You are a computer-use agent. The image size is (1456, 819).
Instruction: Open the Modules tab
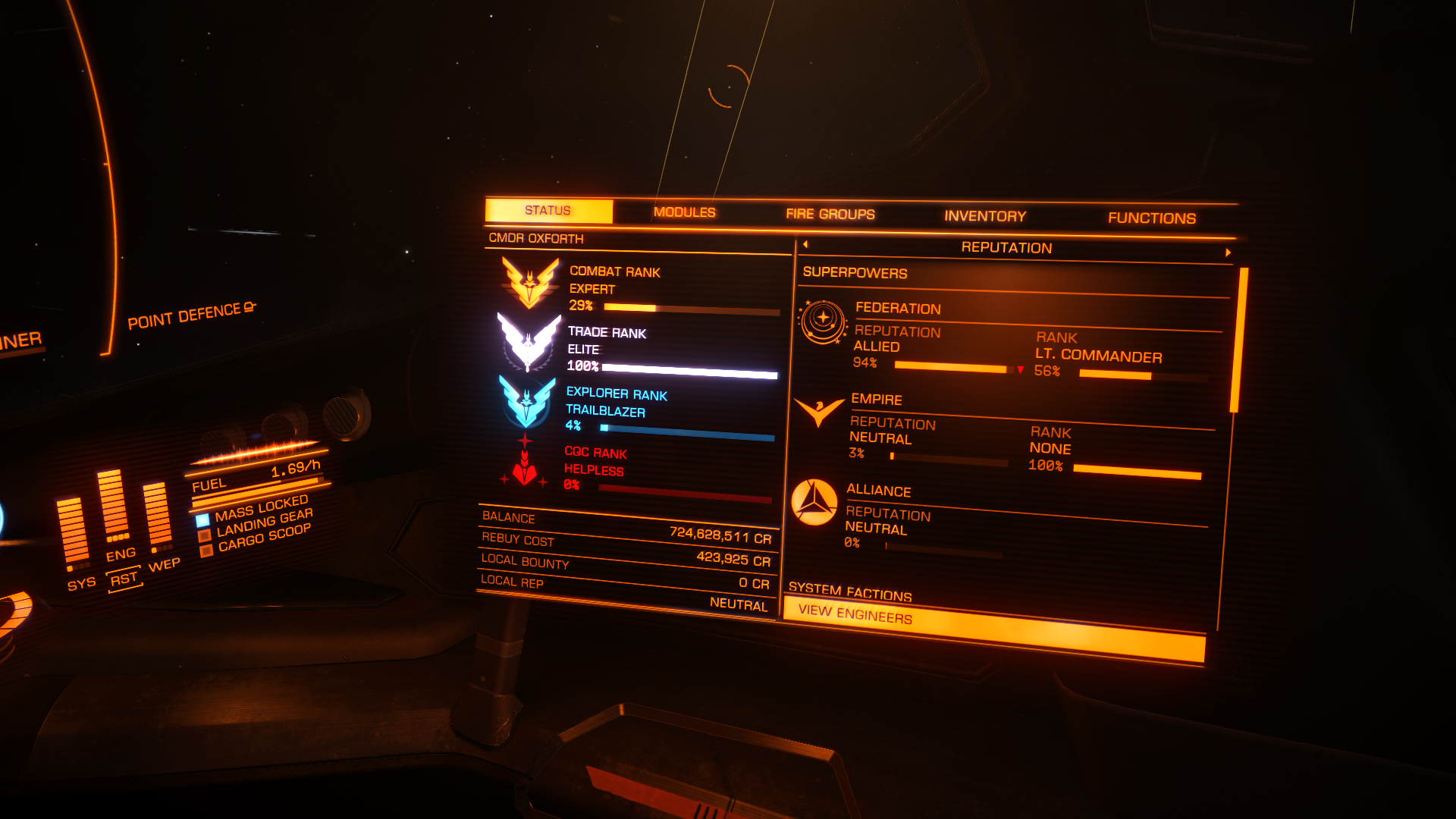pos(684,212)
